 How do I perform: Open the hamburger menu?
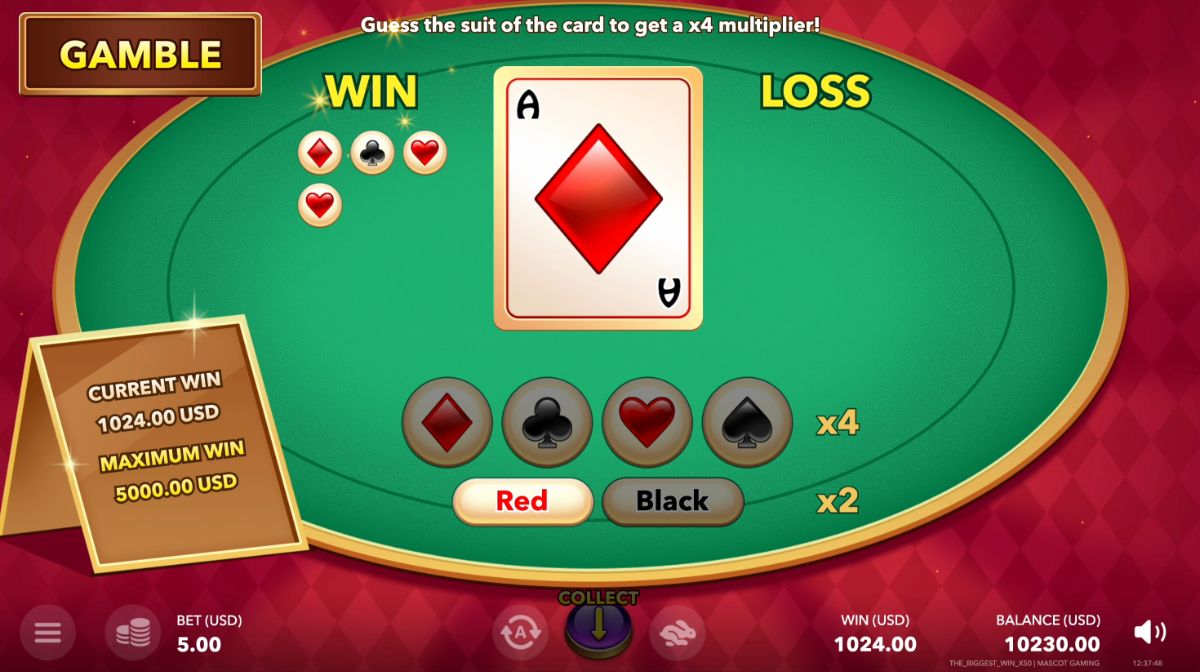coord(48,632)
